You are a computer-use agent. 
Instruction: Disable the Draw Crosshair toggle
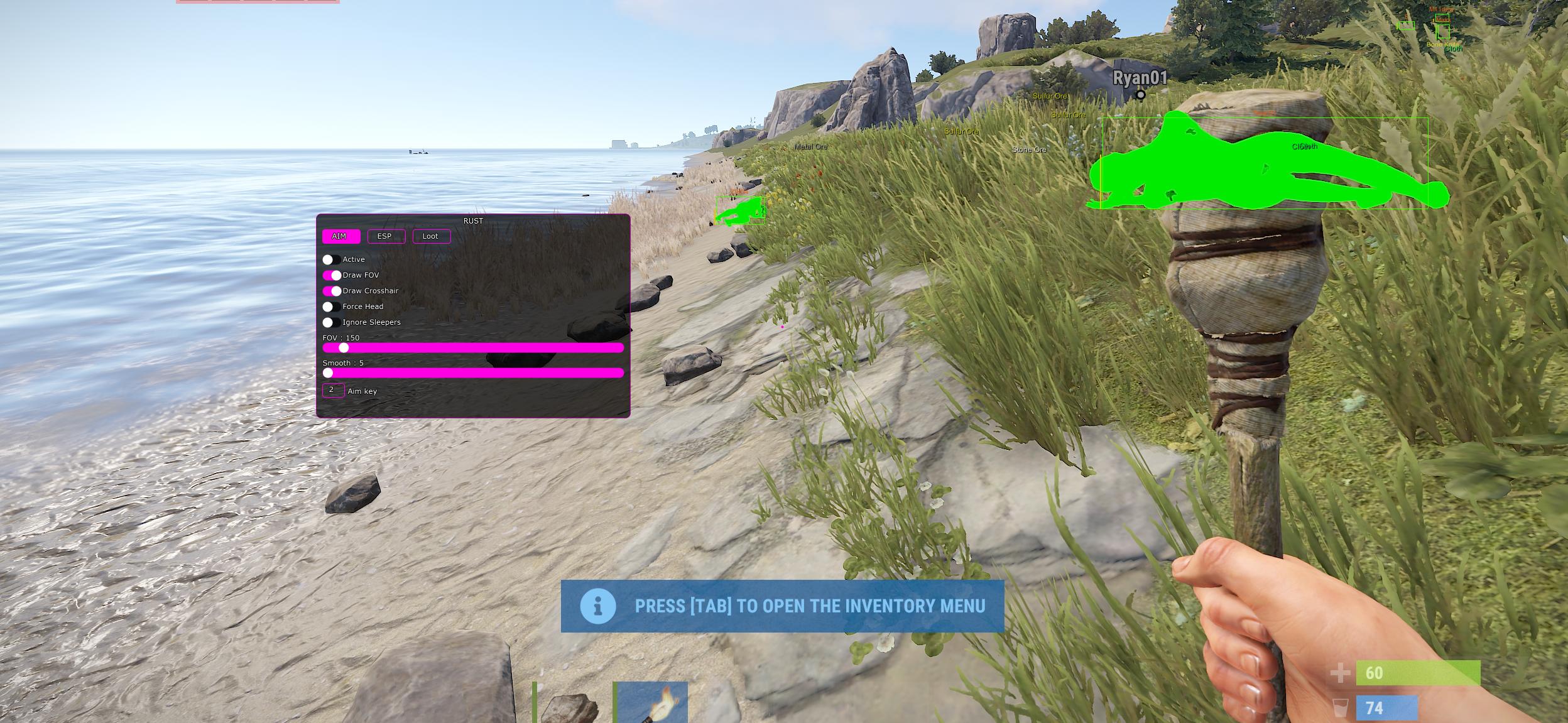click(331, 291)
